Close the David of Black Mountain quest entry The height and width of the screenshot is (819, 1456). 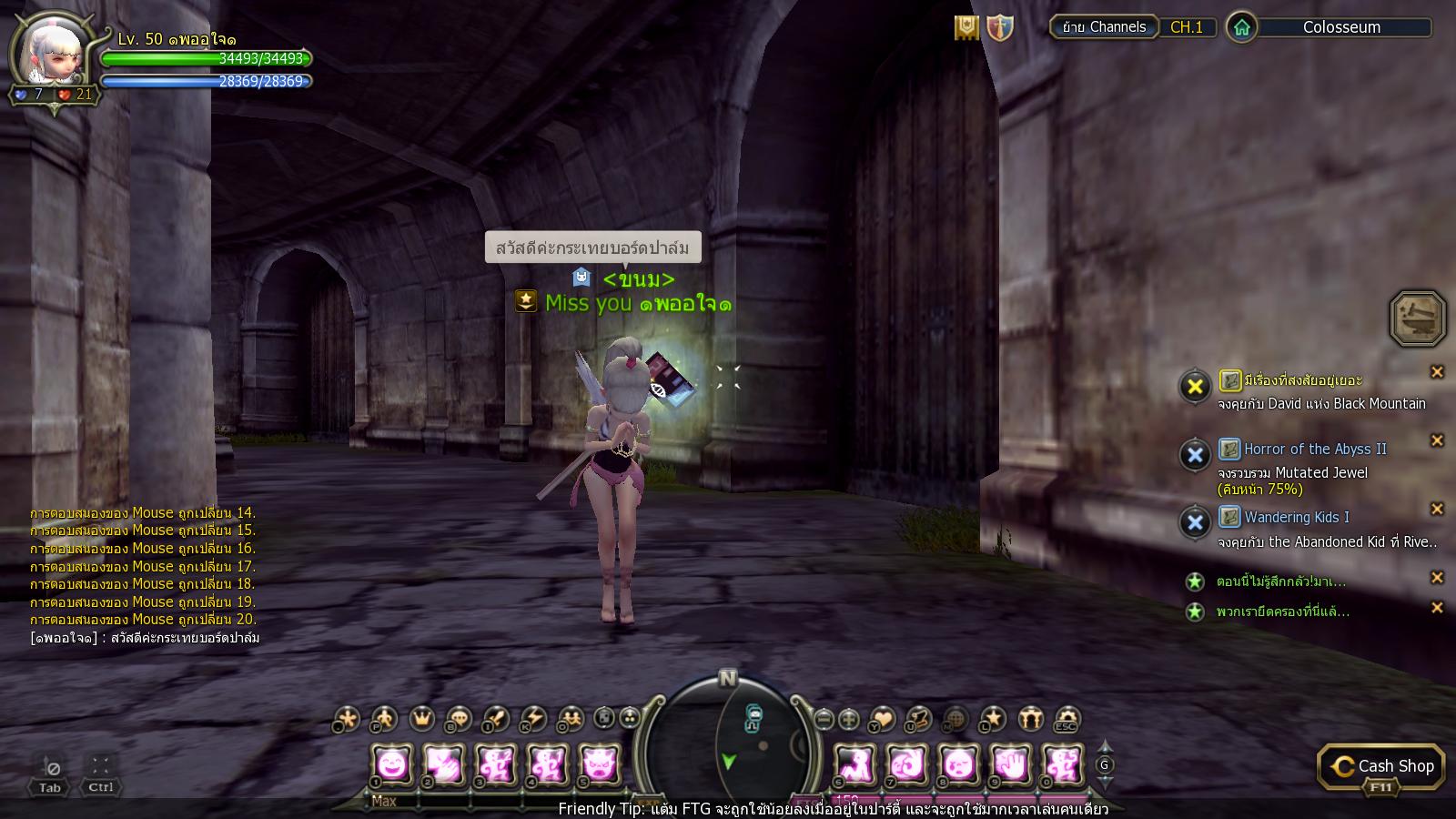[1437, 371]
